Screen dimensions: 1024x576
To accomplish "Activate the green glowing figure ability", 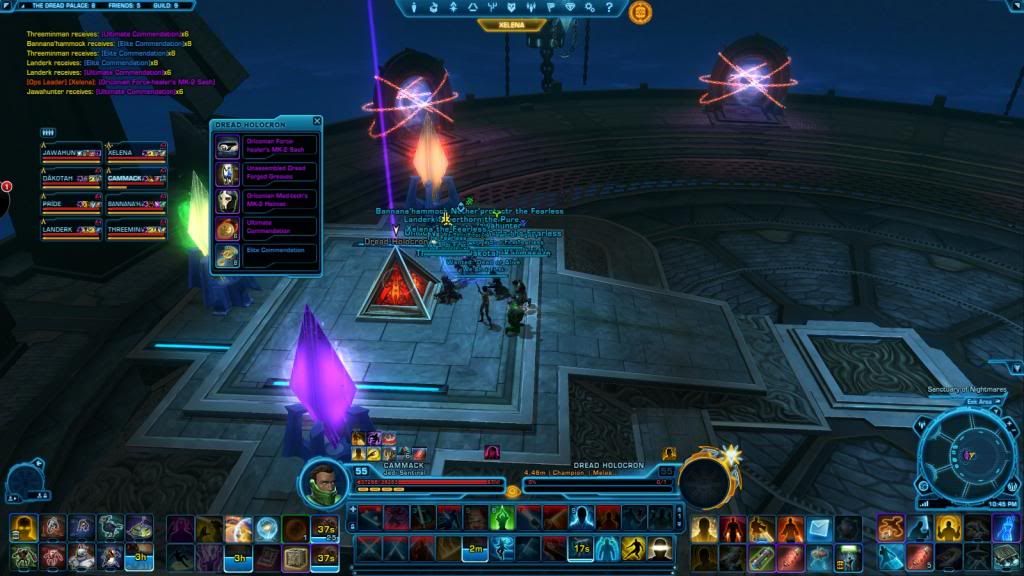I will tap(502, 517).
